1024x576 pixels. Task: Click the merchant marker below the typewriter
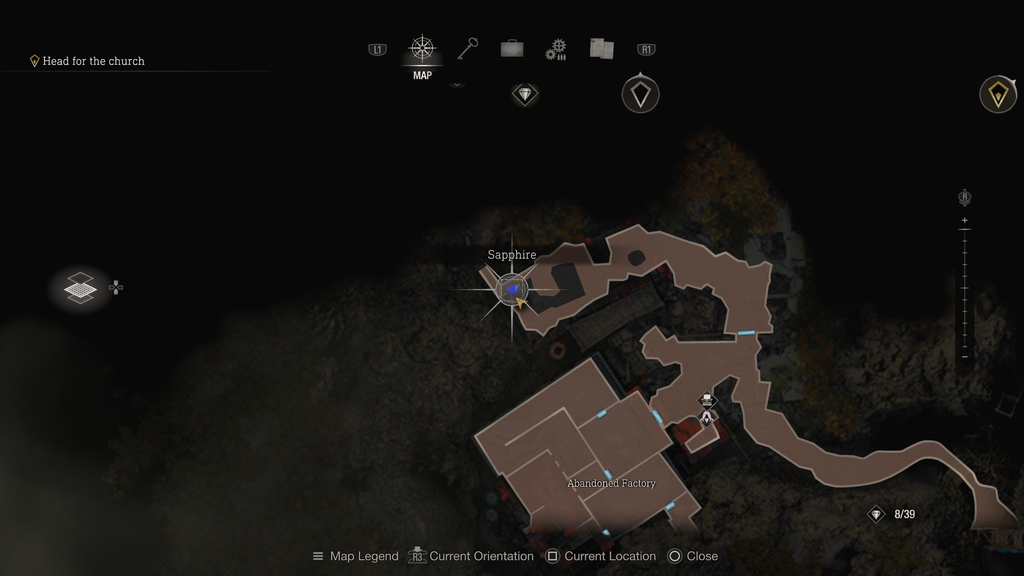[x=707, y=418]
